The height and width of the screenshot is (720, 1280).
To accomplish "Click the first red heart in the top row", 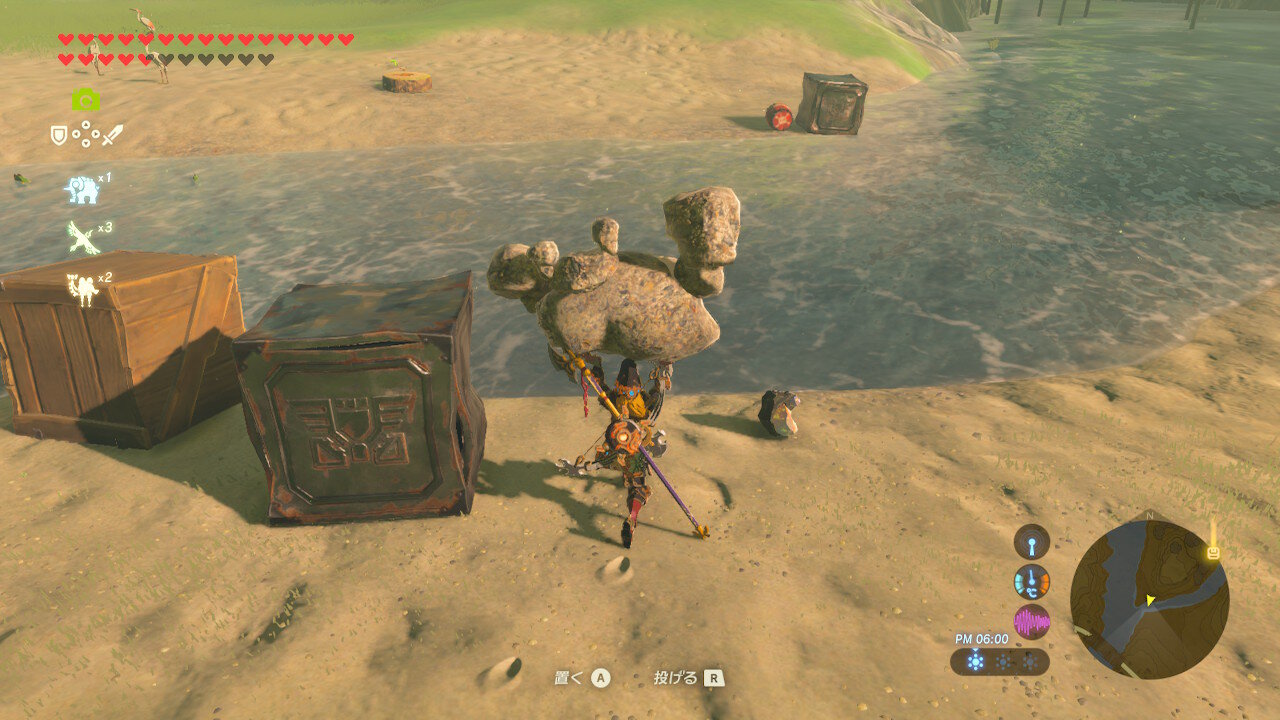I will coord(64,39).
